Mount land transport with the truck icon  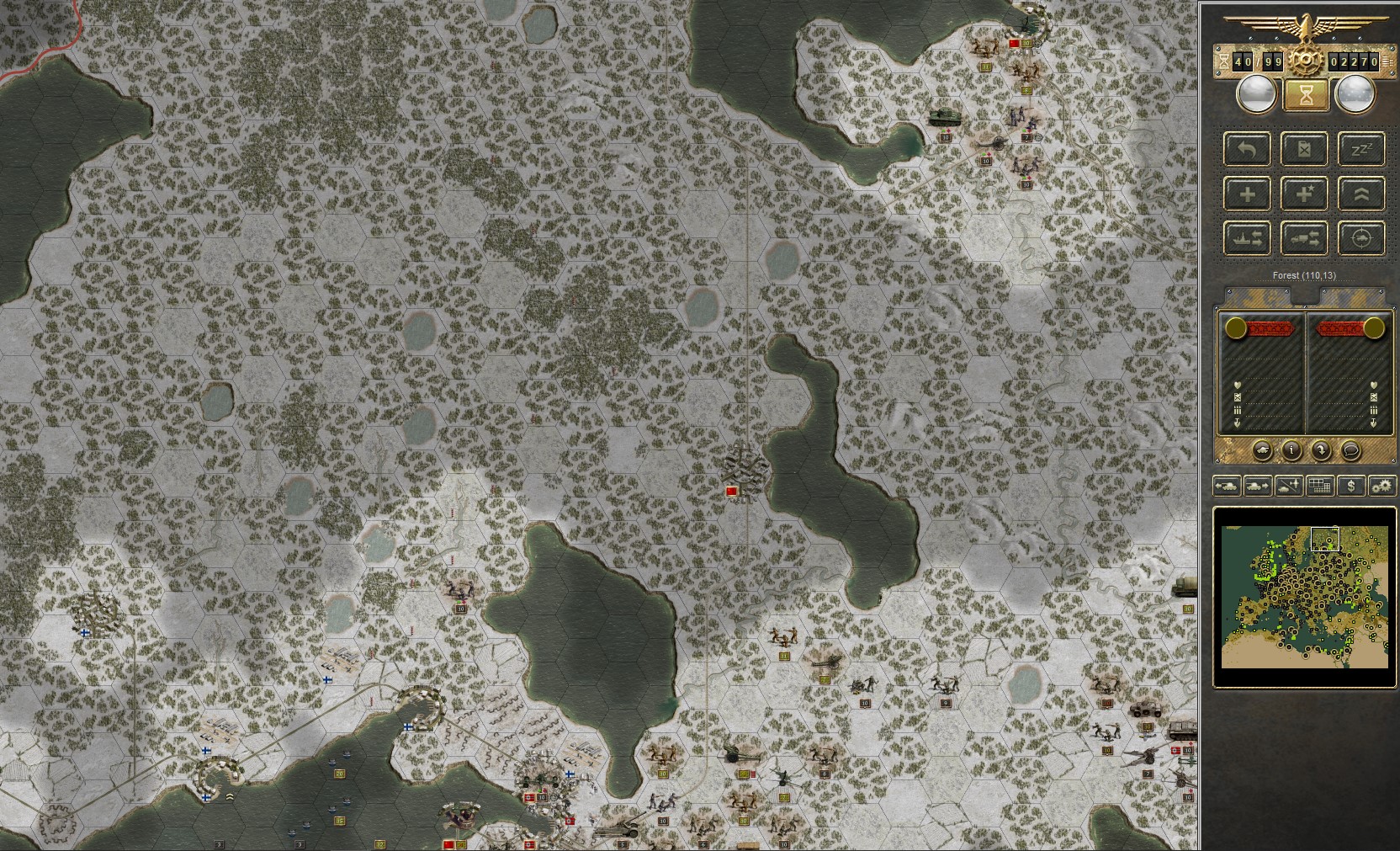[1305, 239]
